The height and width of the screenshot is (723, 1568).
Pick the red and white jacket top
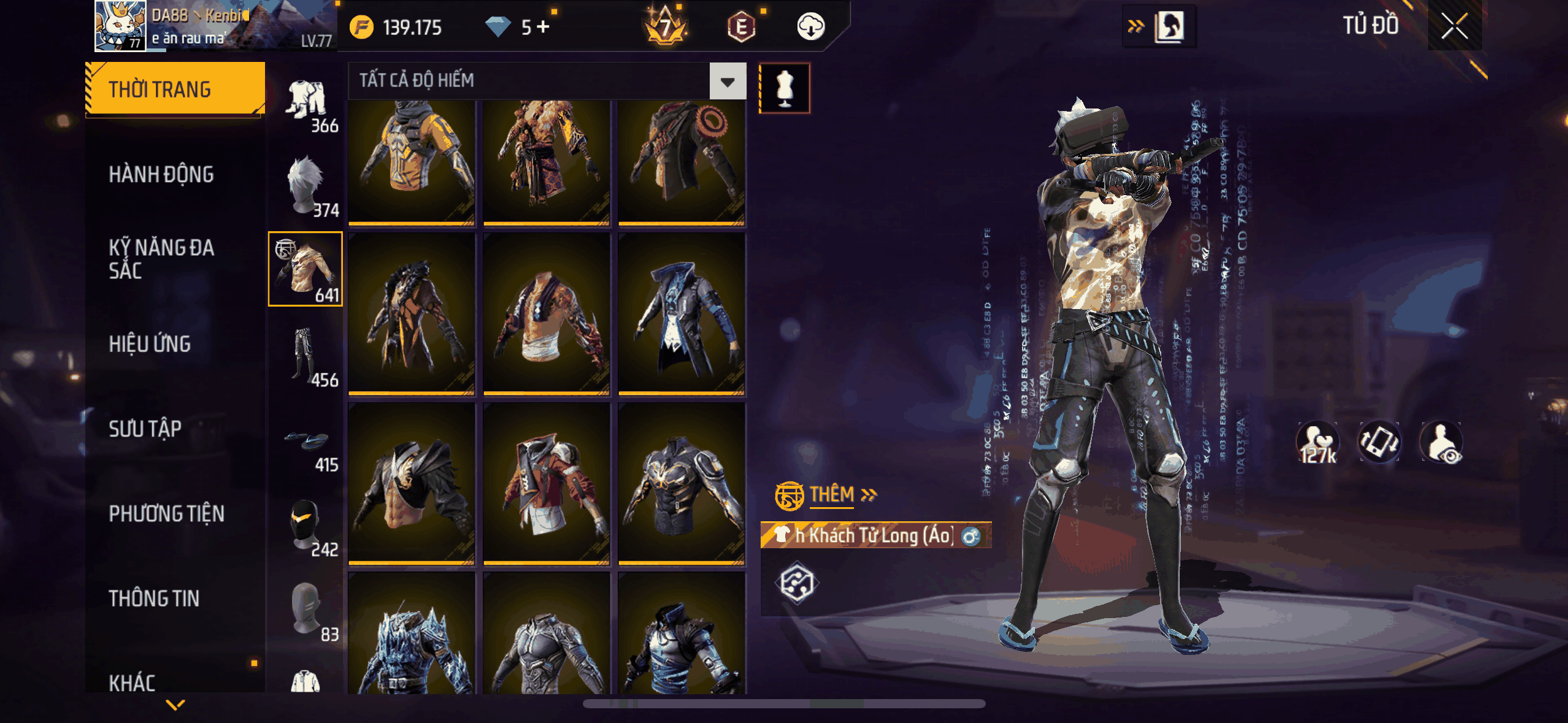pyautogui.click(x=547, y=483)
